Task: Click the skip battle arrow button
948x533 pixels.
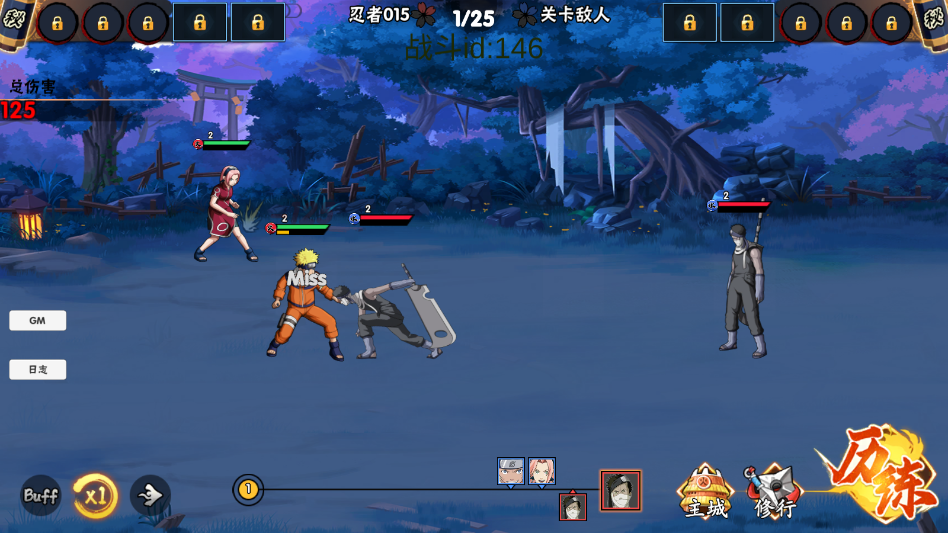Action: 150,495
